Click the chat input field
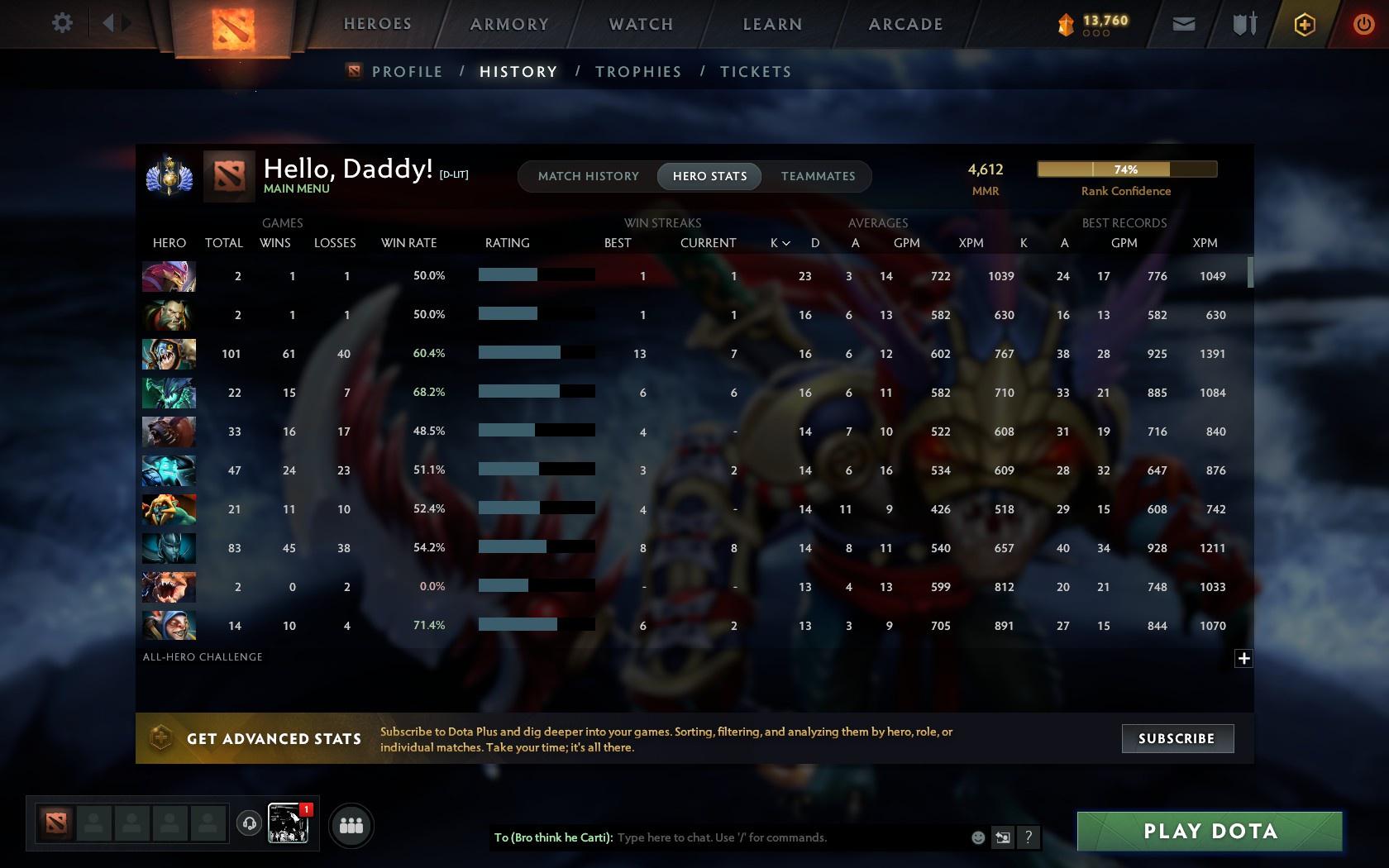 pos(785,837)
